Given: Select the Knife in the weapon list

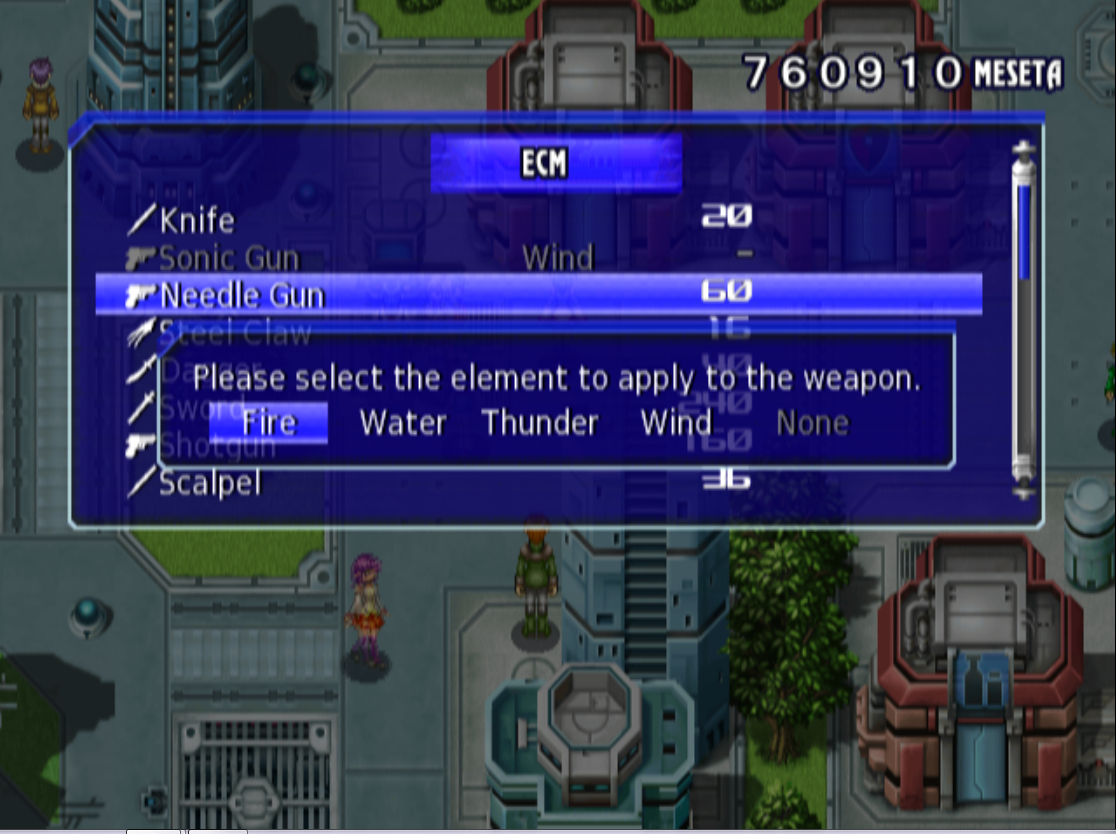Looking at the screenshot, I should 197,220.
